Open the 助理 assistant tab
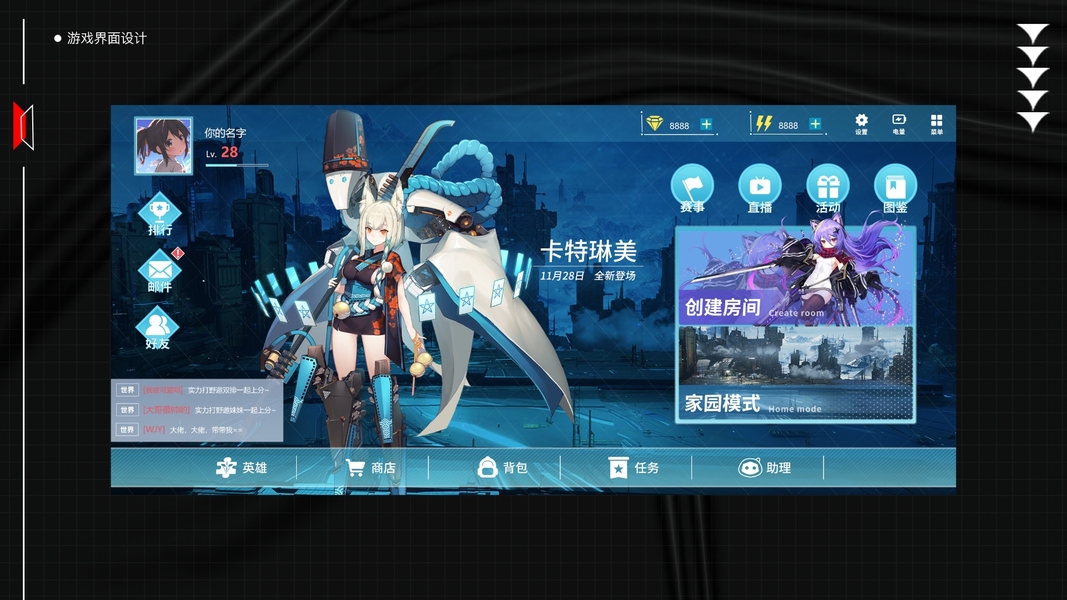1067x600 pixels. point(765,468)
